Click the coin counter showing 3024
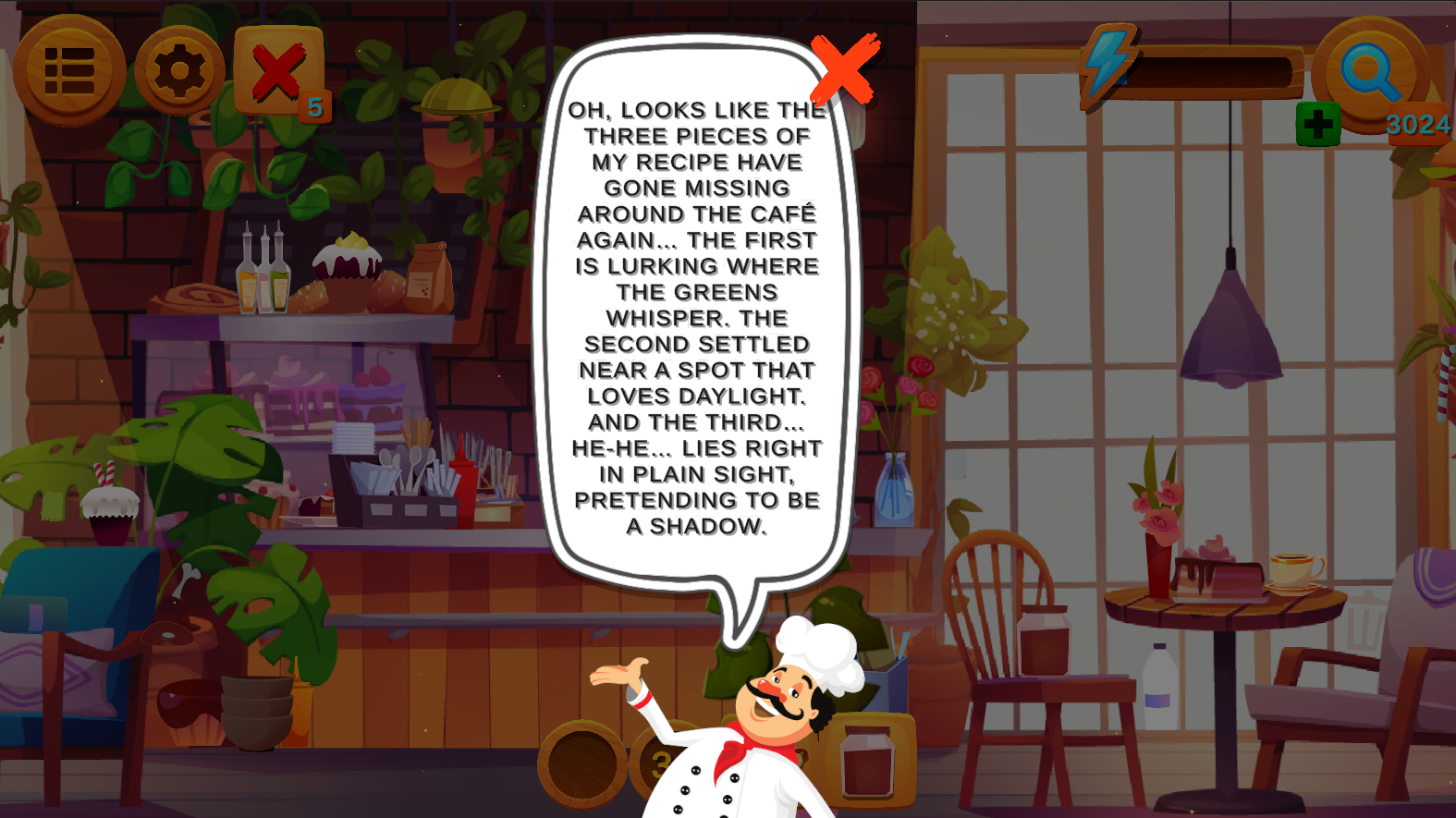Image resolution: width=1456 pixels, height=818 pixels. 1418,122
